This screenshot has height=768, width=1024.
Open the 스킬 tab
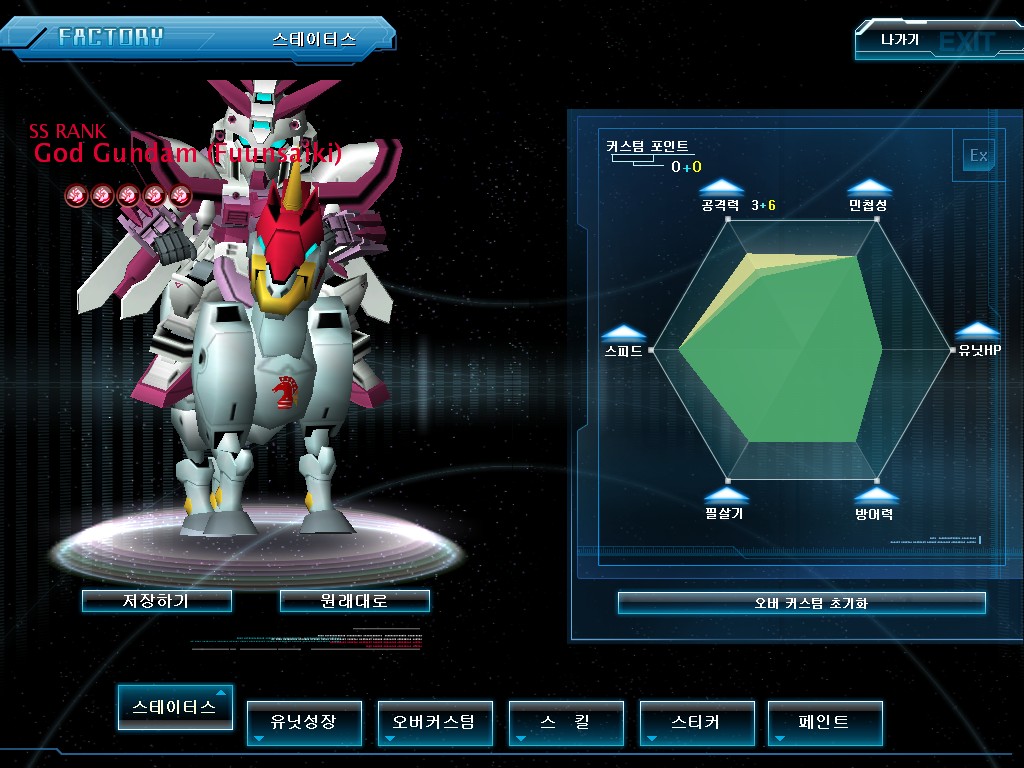566,722
